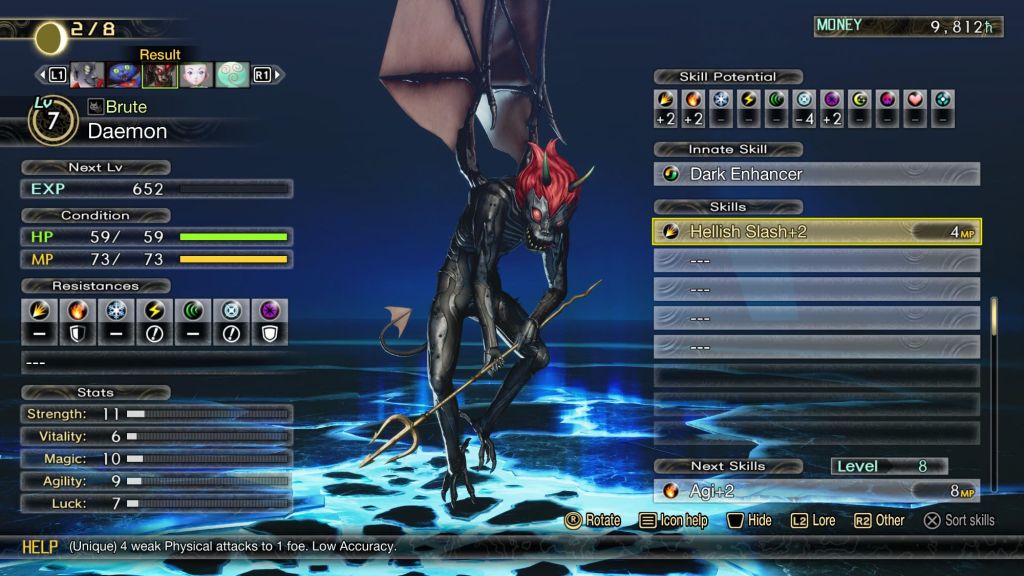Click the fire resistance icon
The height and width of the screenshot is (576, 1024).
[78, 311]
